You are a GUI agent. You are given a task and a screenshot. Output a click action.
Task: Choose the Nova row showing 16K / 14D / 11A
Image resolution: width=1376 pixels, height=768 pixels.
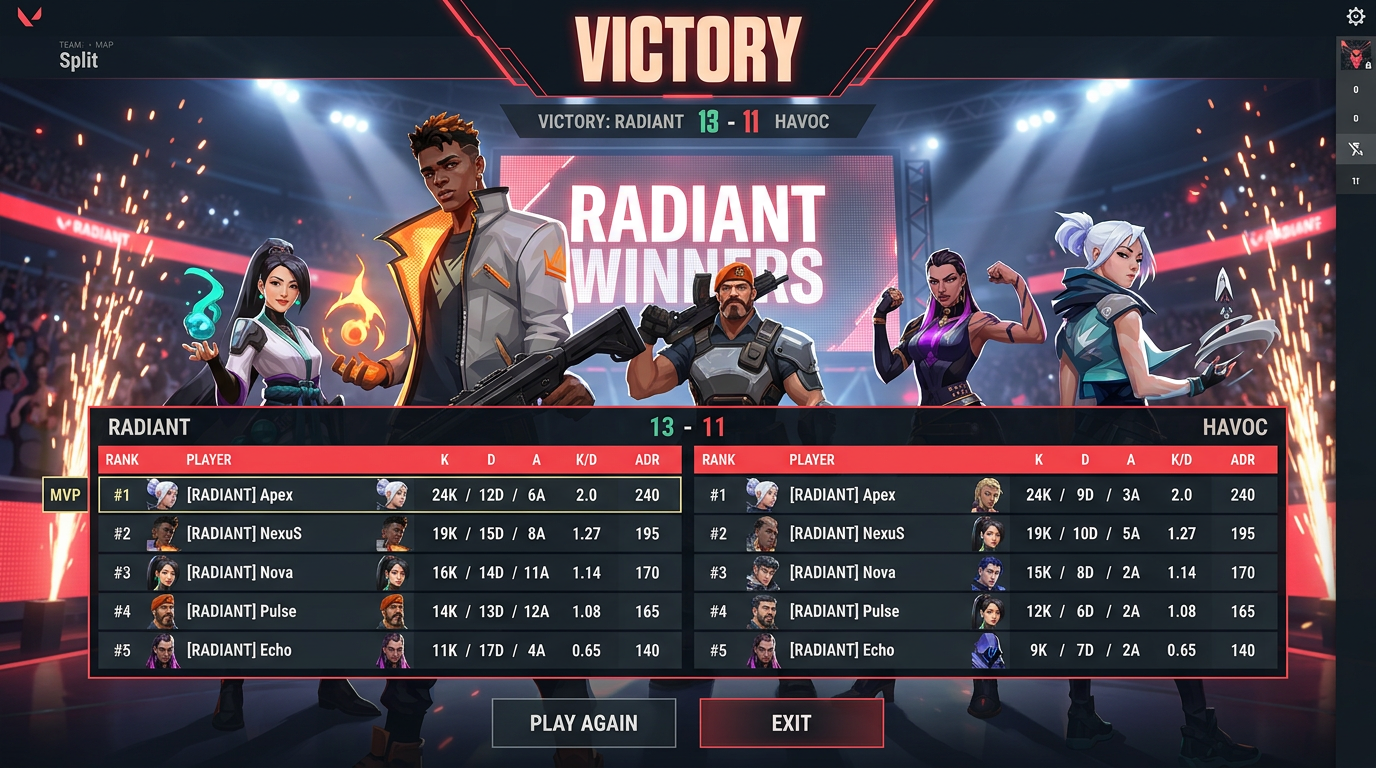click(390, 573)
